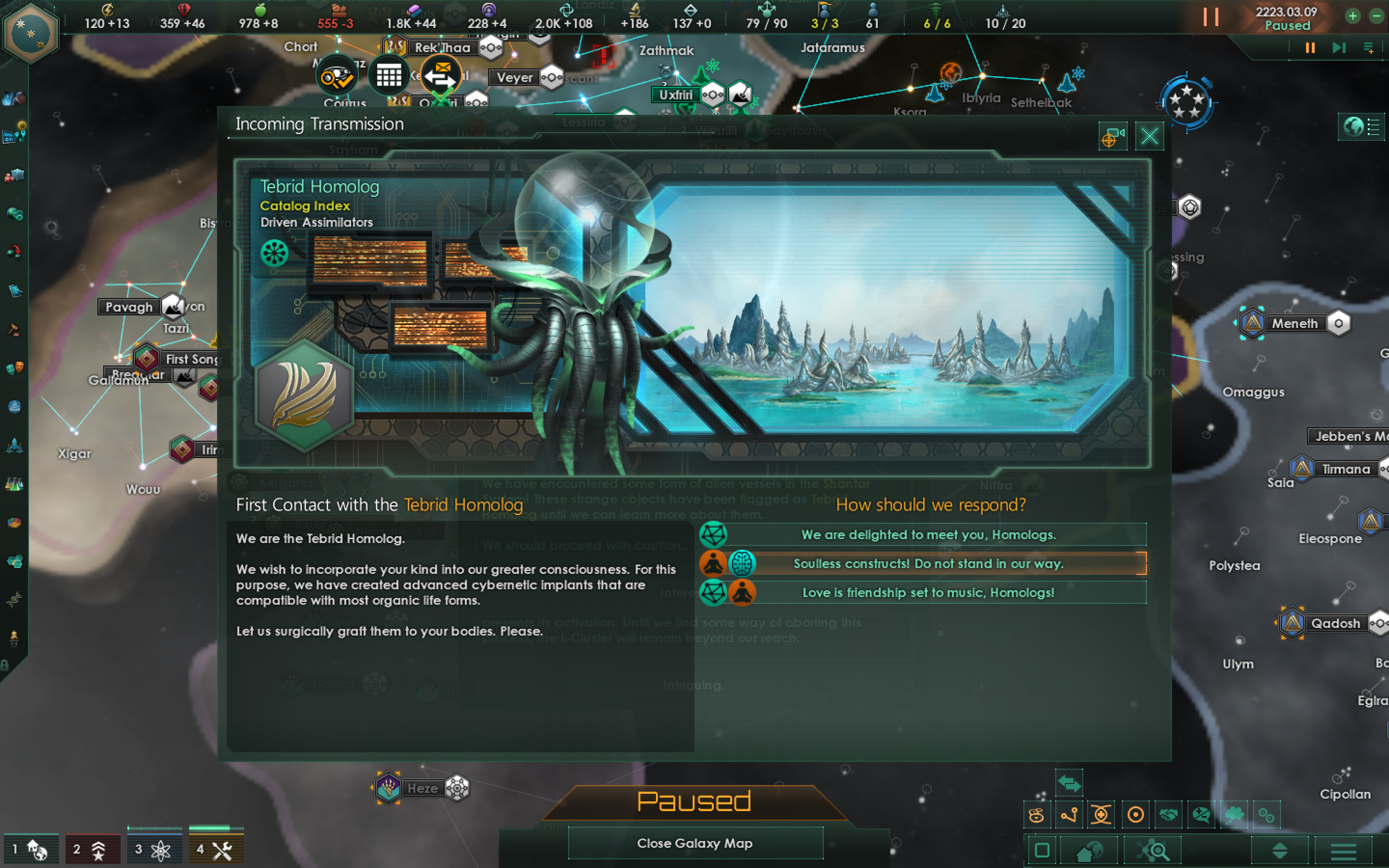Choose 'We are delighted to meet you, Homologs.'
The width and height of the screenshot is (1389, 868).
click(x=928, y=534)
